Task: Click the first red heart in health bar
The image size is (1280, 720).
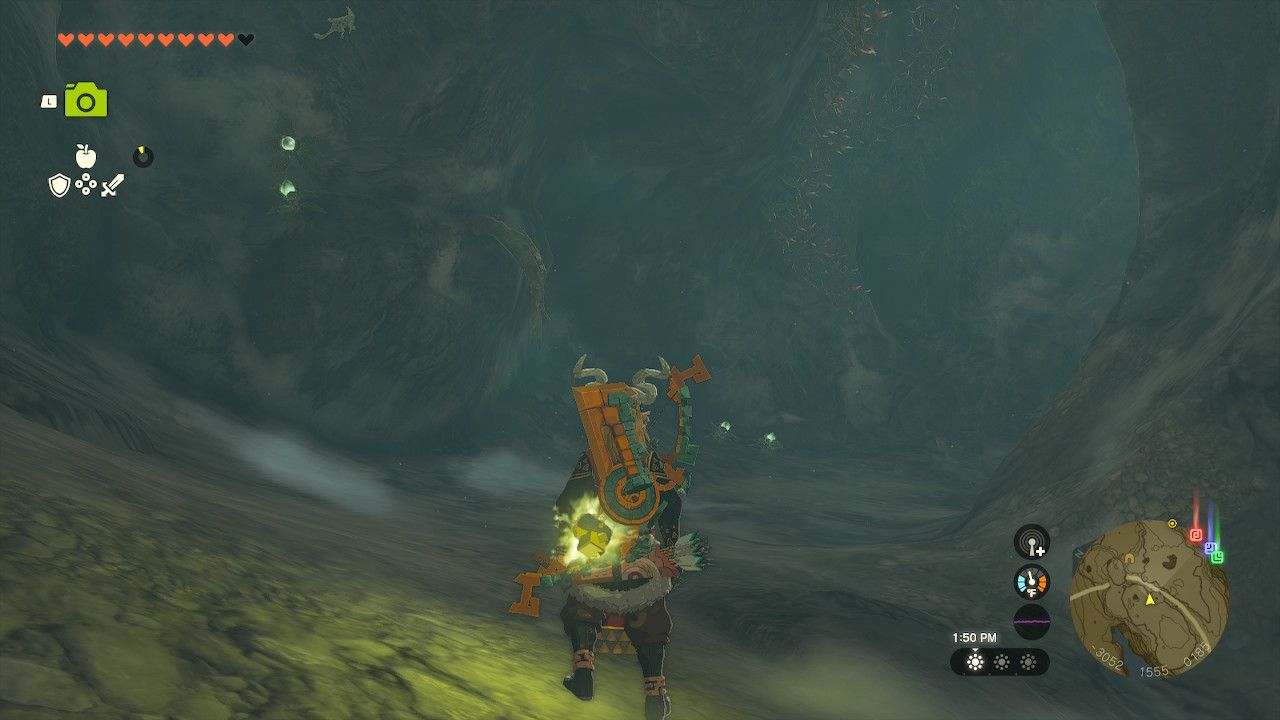Action: coord(64,40)
